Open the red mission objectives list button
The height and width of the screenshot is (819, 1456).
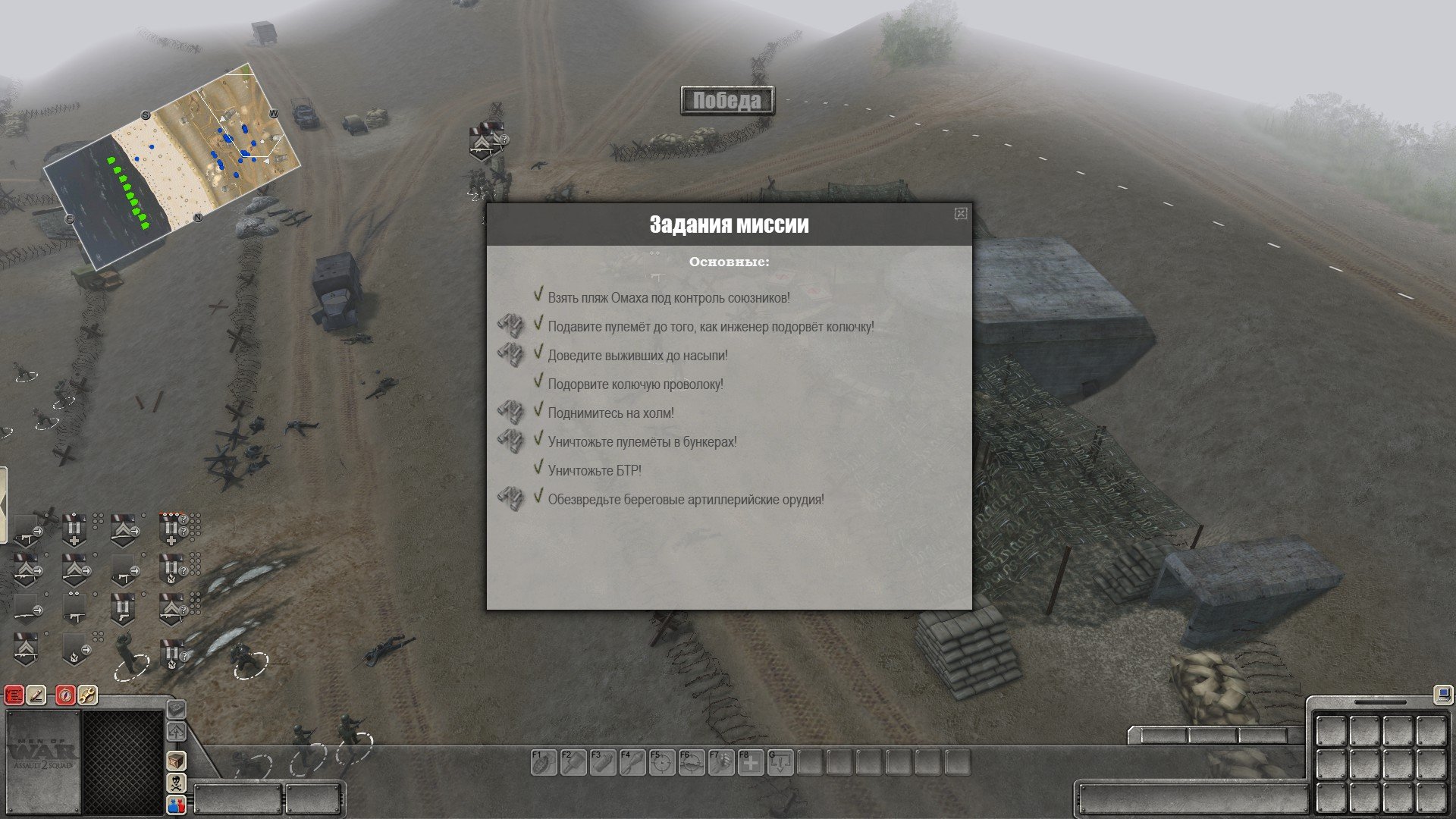[14, 695]
